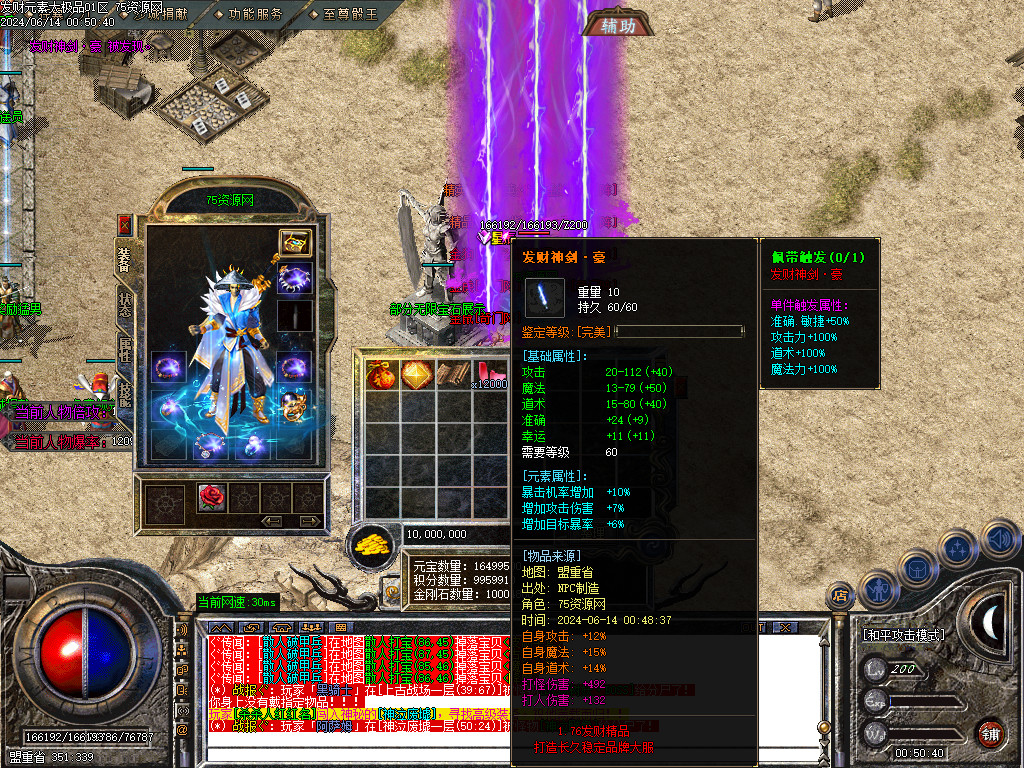Image resolution: width=1024 pixels, height=768 pixels.
Task: Click the left arrow under equipment panel
Action: tap(271, 521)
